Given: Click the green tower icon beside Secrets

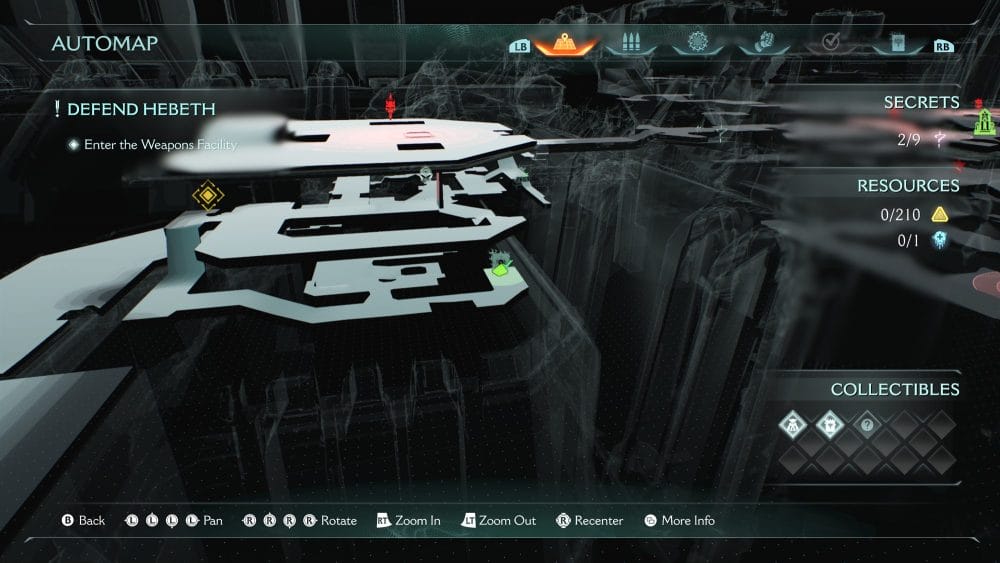Looking at the screenshot, I should coord(984,121).
